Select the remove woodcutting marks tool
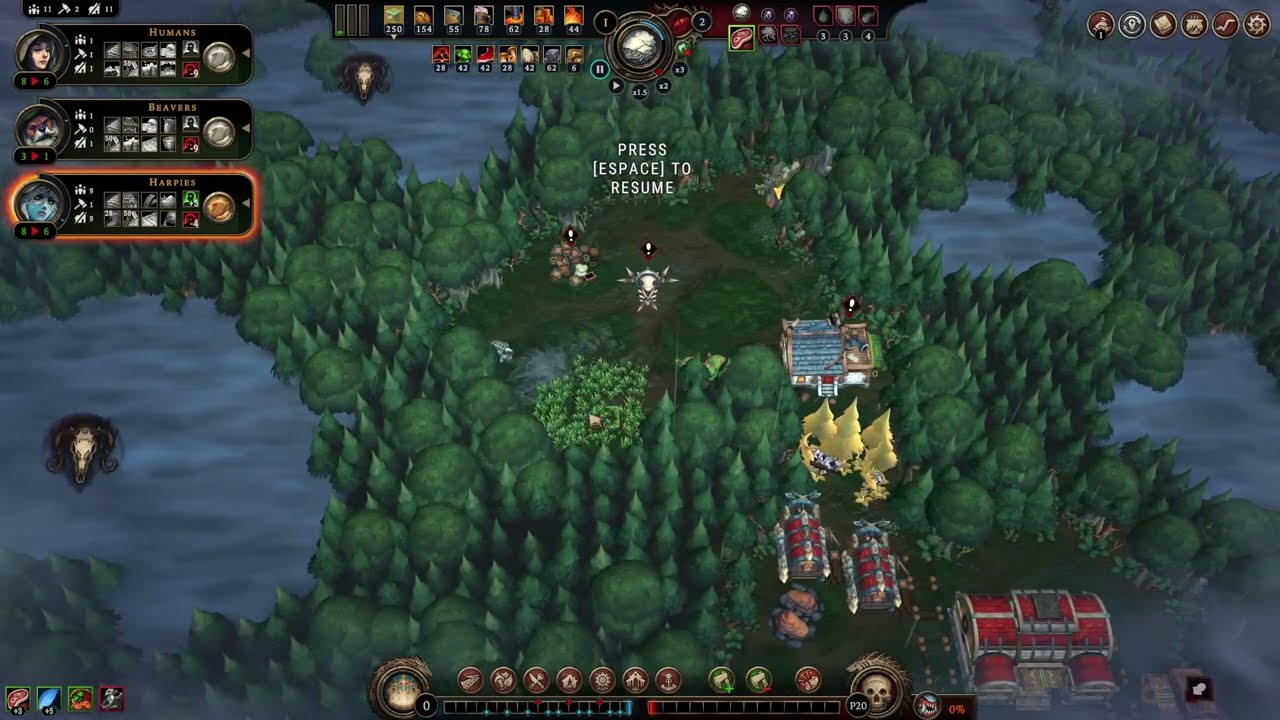1280x720 pixels. click(759, 681)
